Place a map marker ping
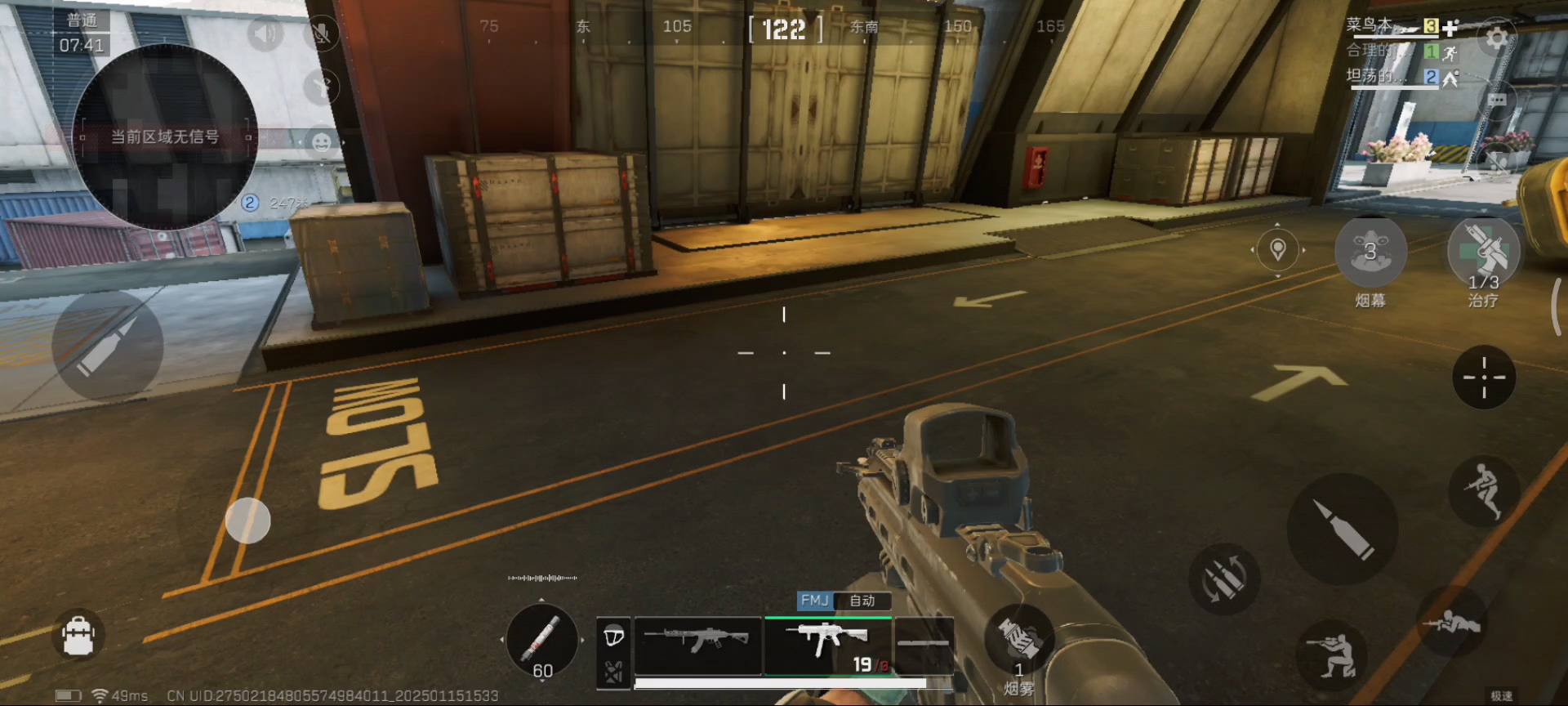 (x=1278, y=248)
